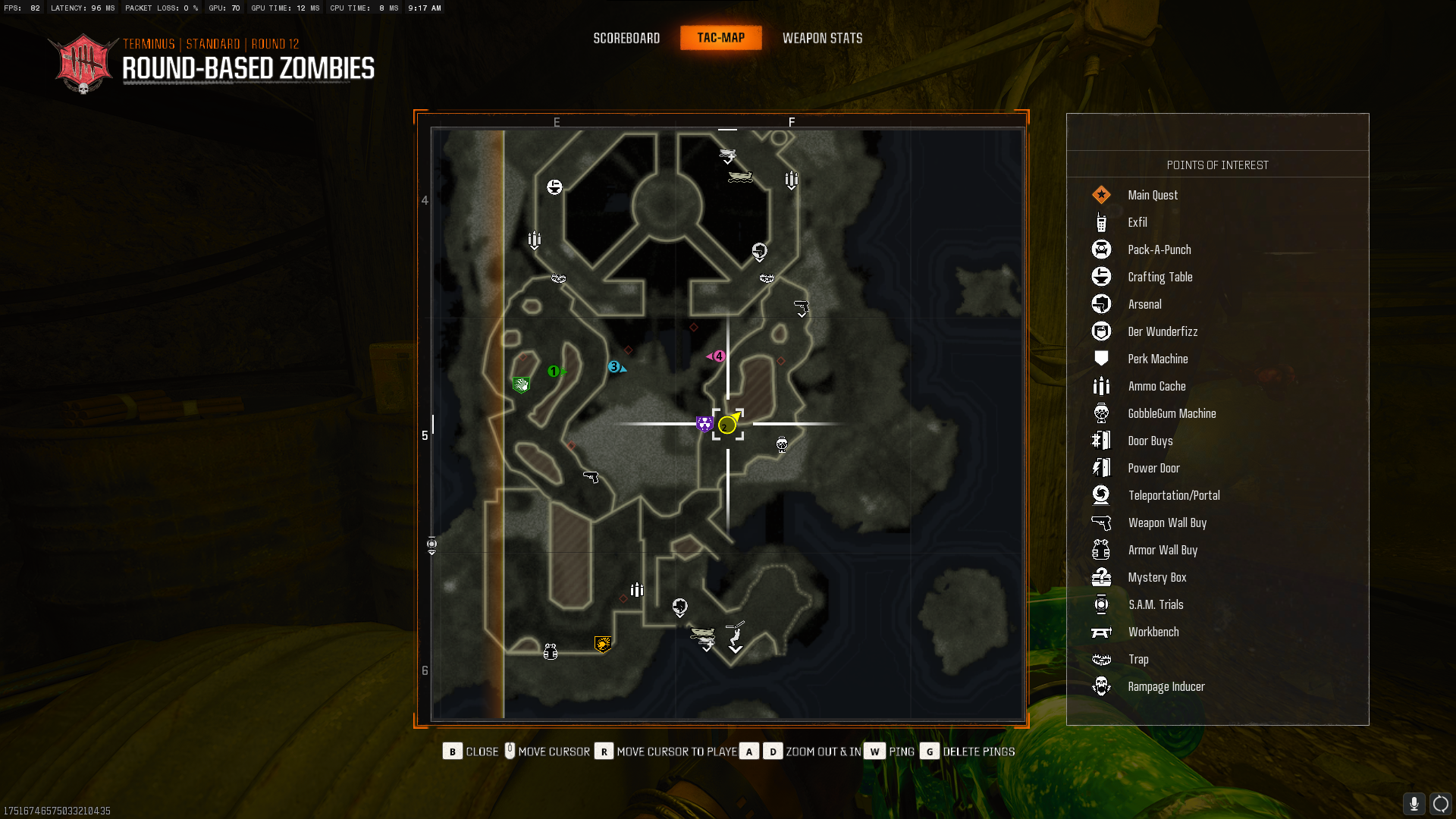Open the Weapon Stats tab
Image resolution: width=1456 pixels, height=819 pixels.
(823, 38)
